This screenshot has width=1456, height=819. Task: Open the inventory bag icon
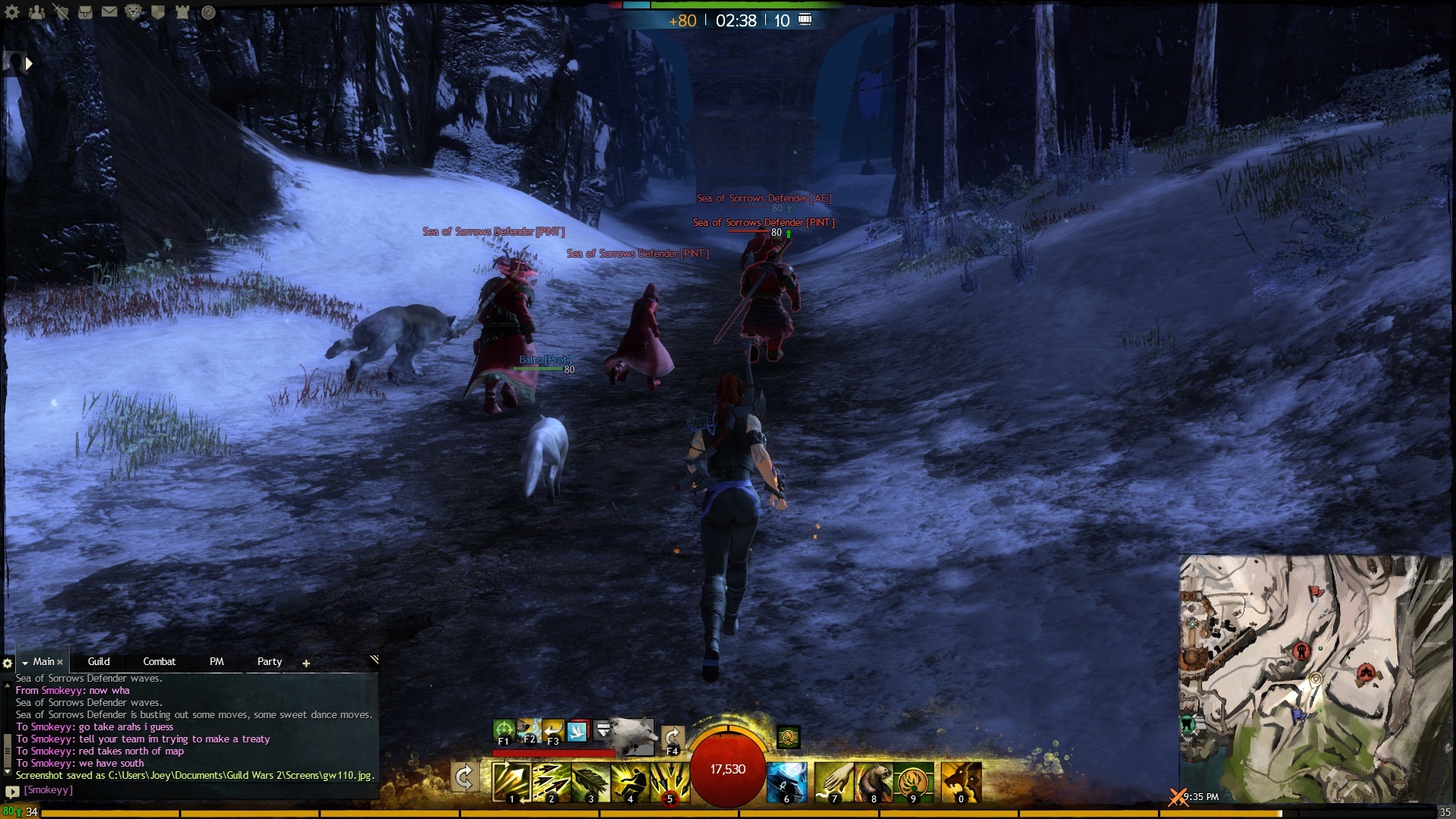[85, 12]
